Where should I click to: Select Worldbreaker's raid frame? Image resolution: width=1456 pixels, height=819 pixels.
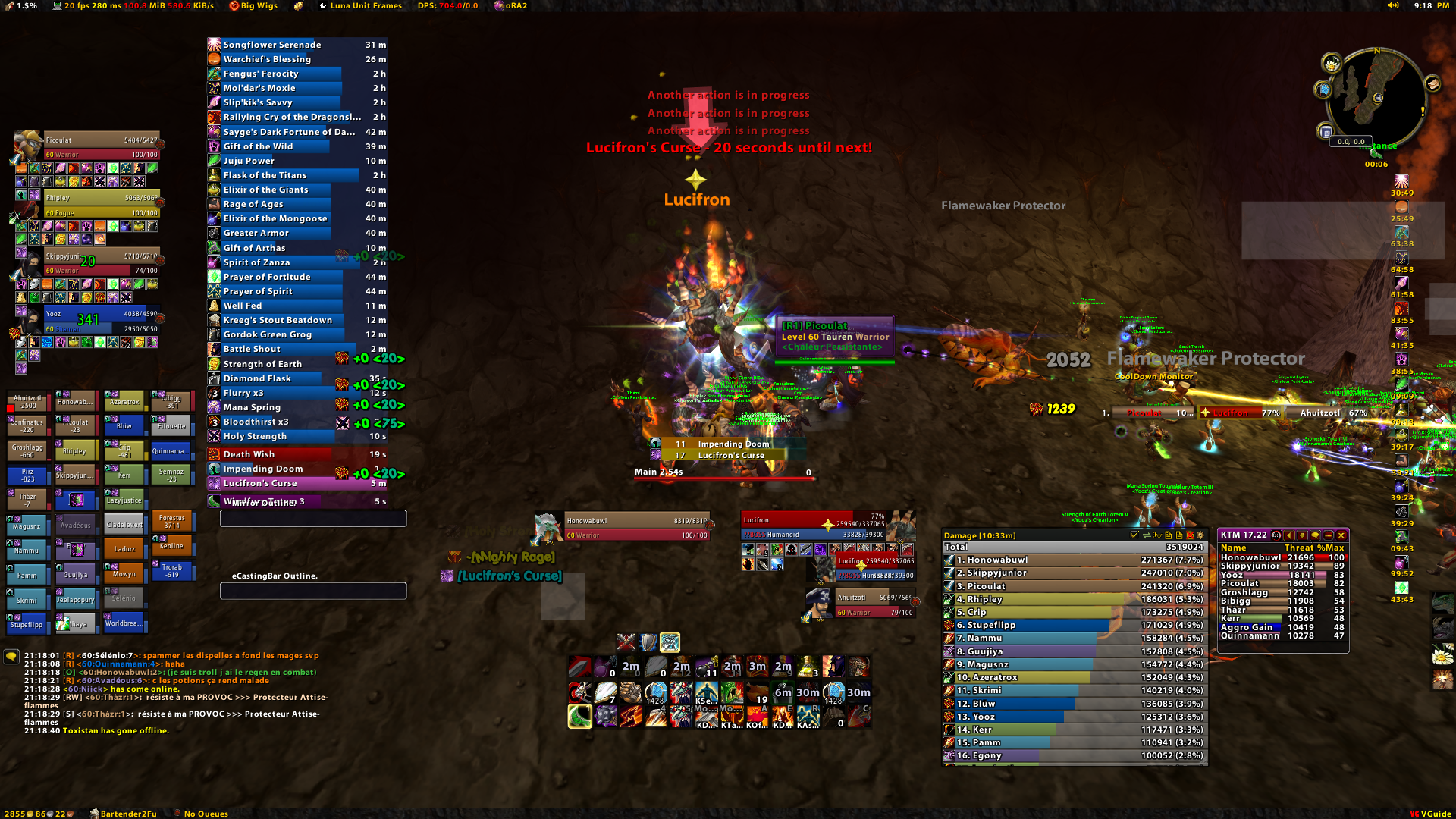[124, 623]
